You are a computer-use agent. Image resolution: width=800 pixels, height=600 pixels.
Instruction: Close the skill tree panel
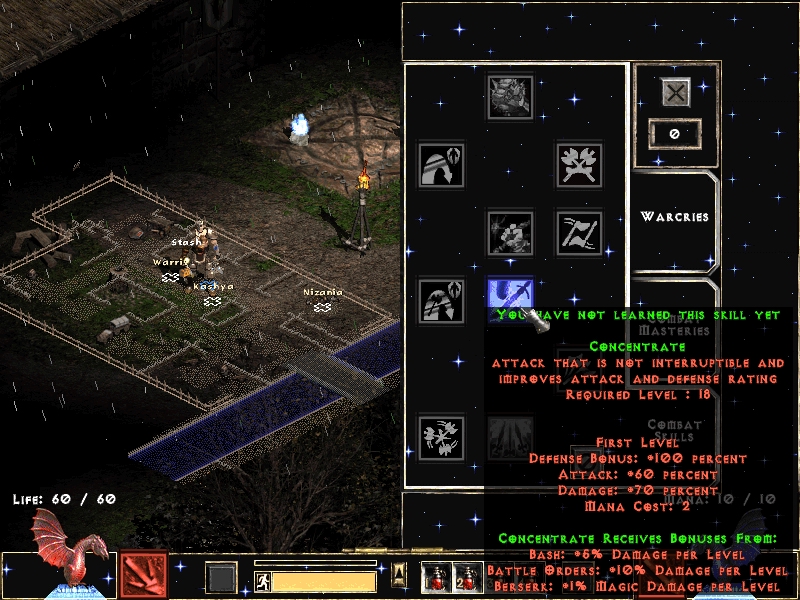pyautogui.click(x=676, y=93)
